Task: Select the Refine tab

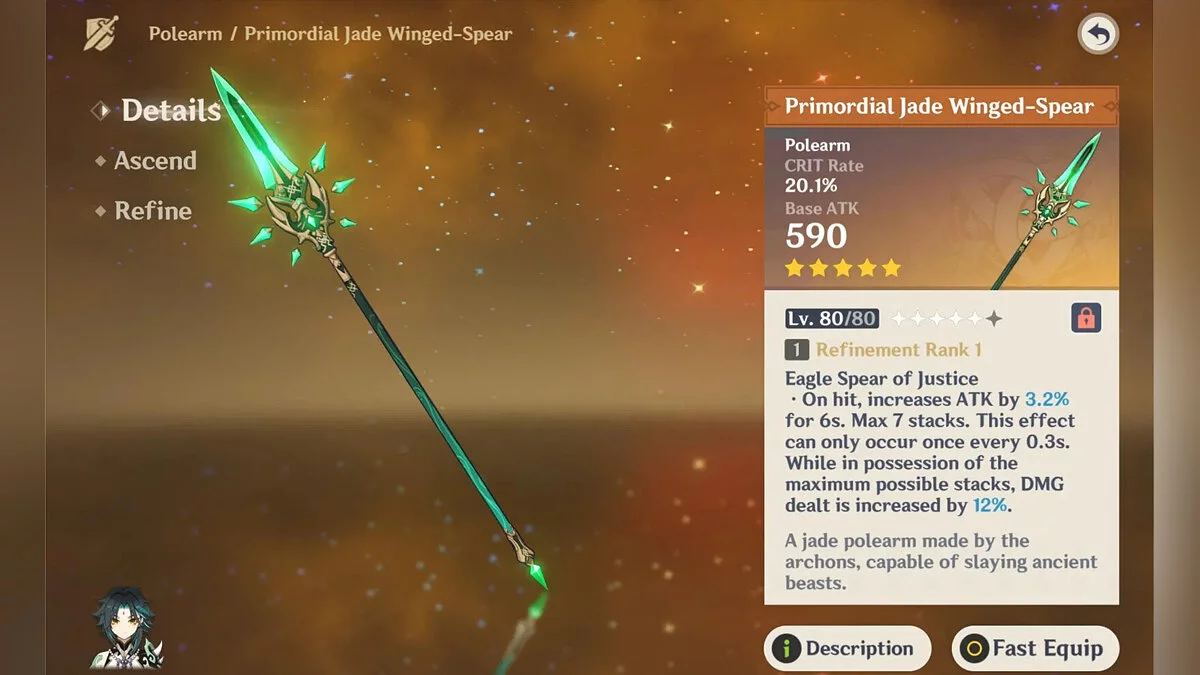Action: click(x=152, y=211)
